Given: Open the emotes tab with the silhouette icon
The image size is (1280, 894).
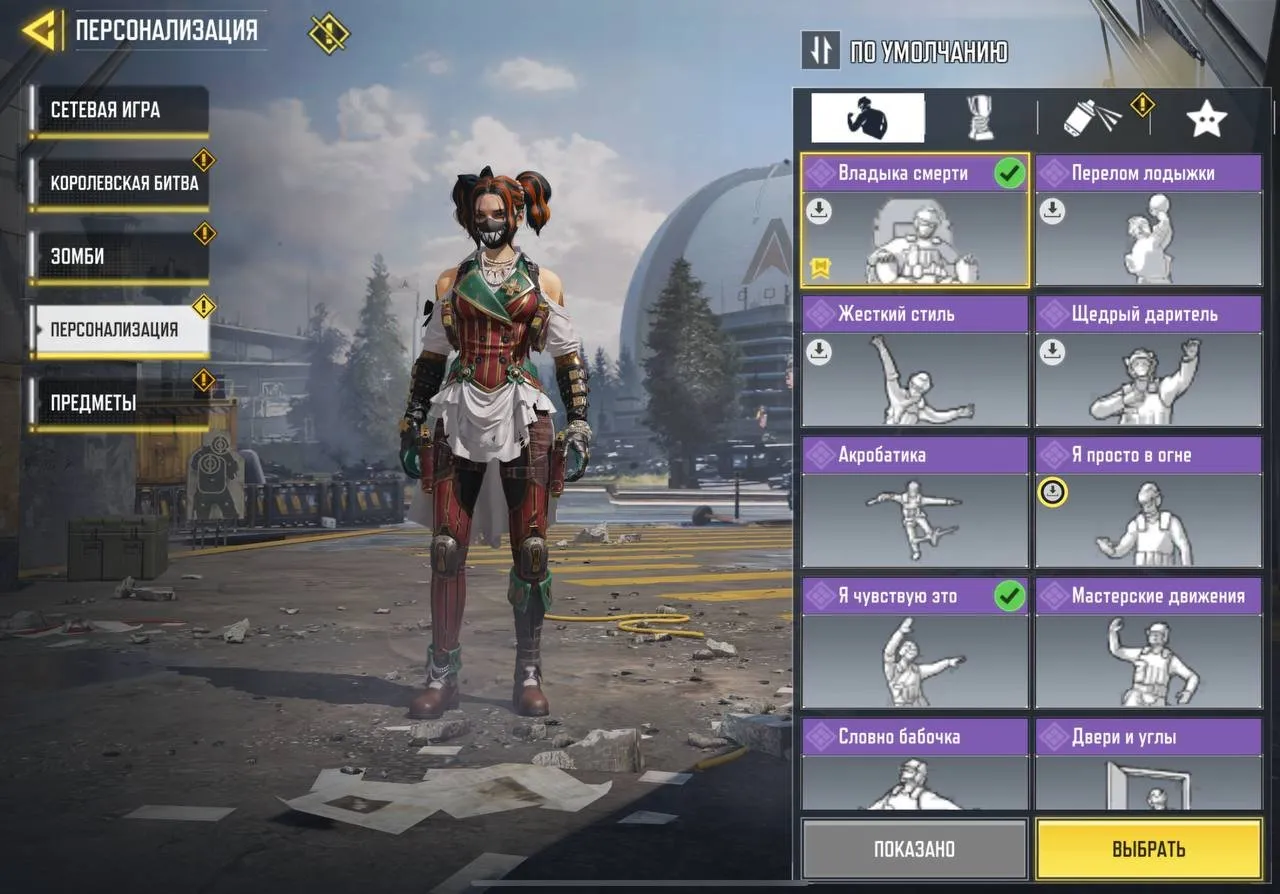Looking at the screenshot, I should click(x=869, y=116).
